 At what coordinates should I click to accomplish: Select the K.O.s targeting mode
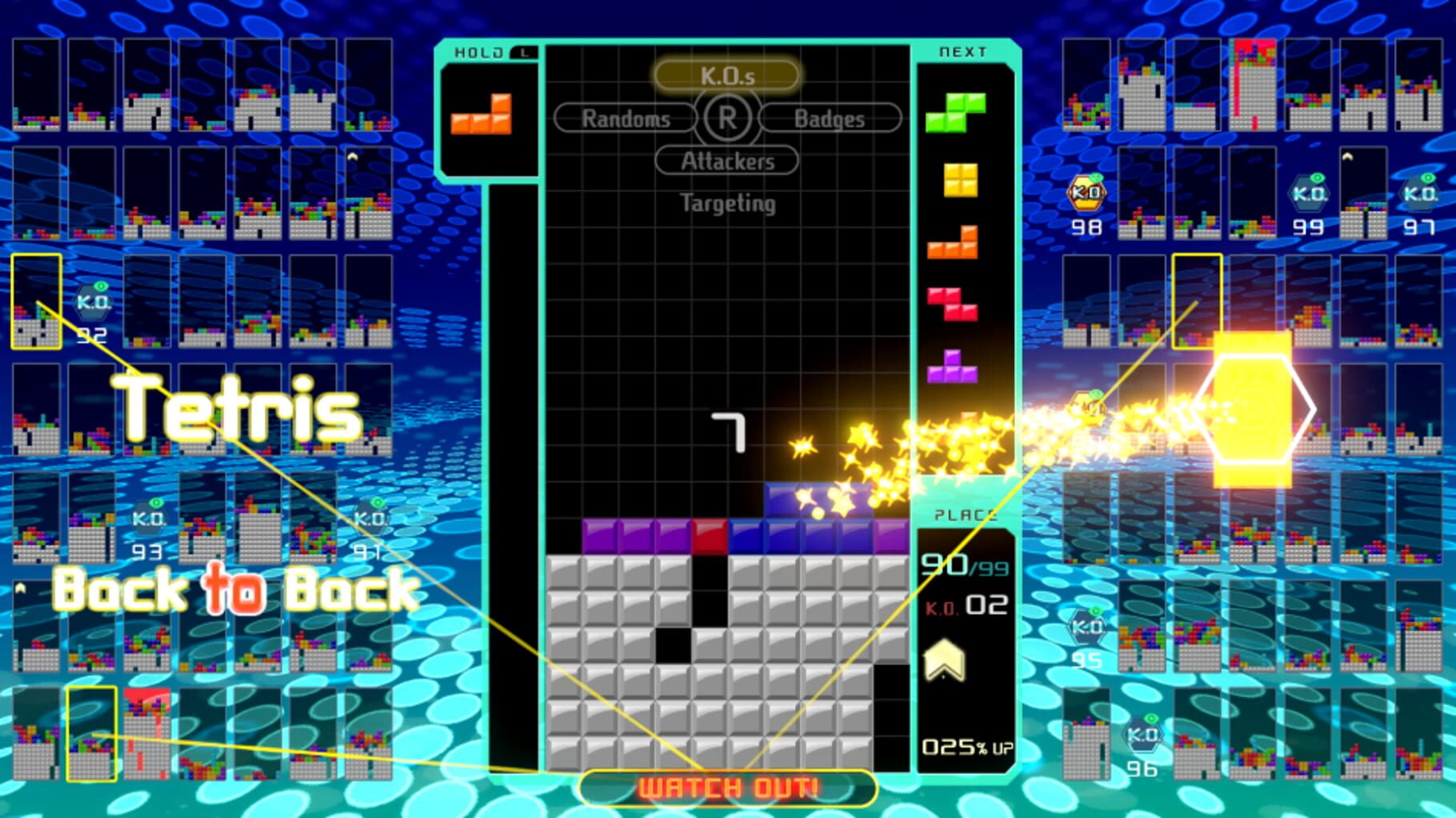coord(726,76)
